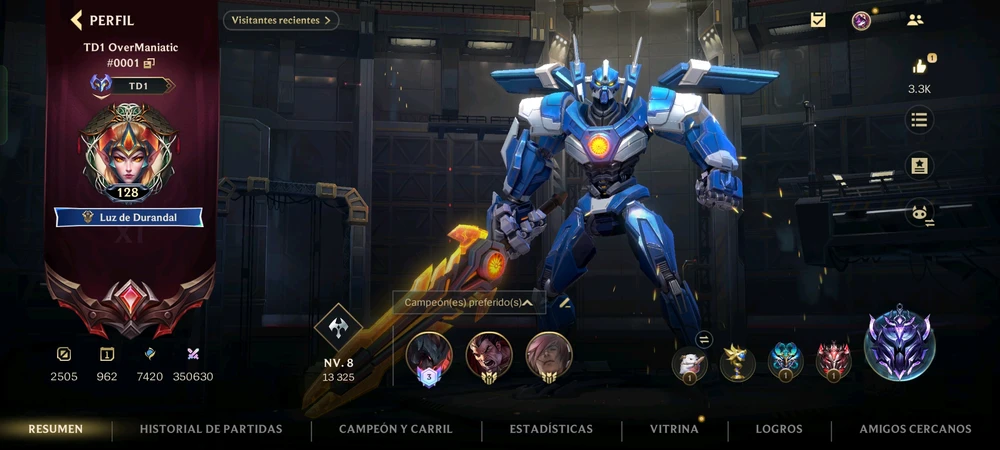Open the Luz de Durandal title banner
The height and width of the screenshot is (450, 1000).
coord(129,217)
